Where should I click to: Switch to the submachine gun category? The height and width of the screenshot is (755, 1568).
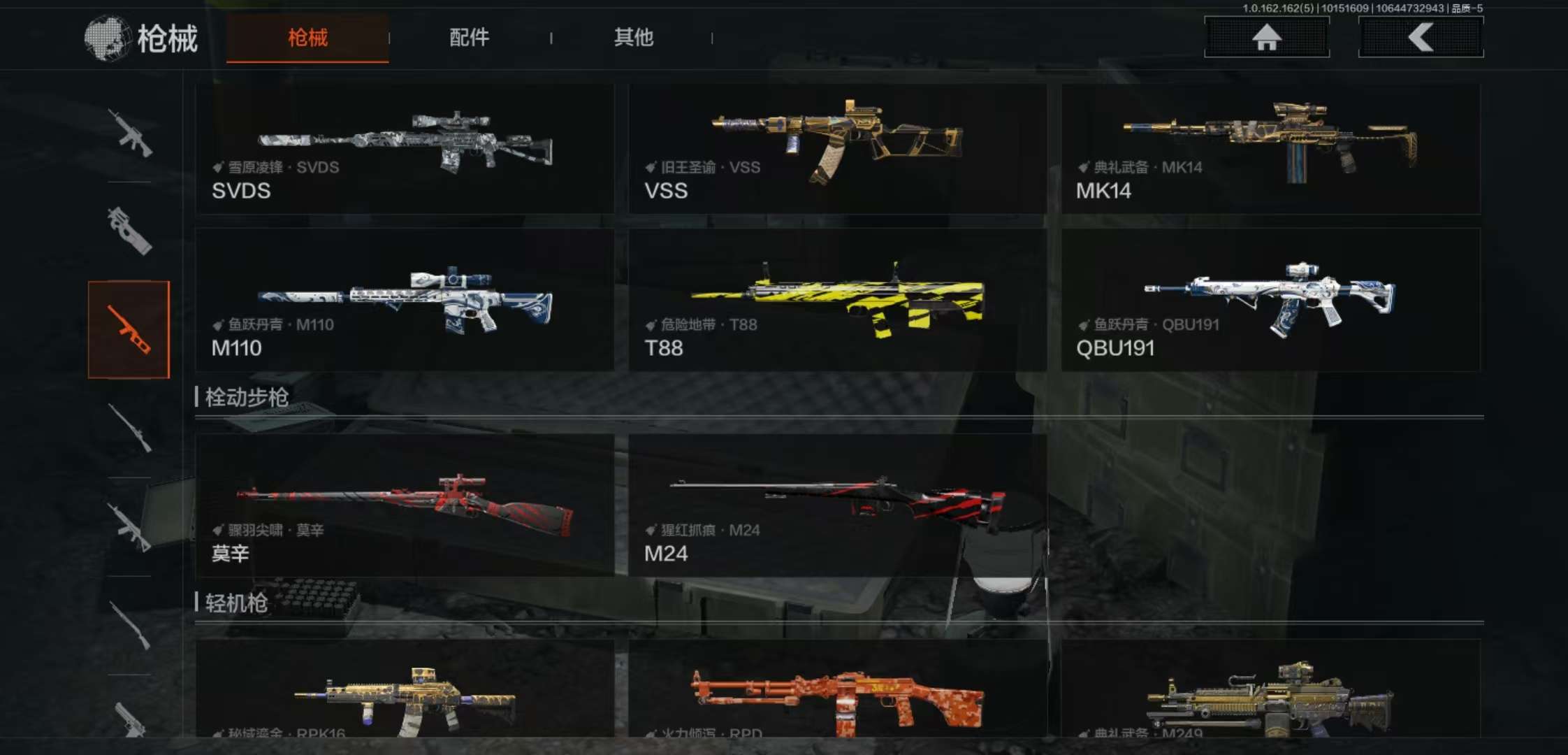tap(129, 231)
